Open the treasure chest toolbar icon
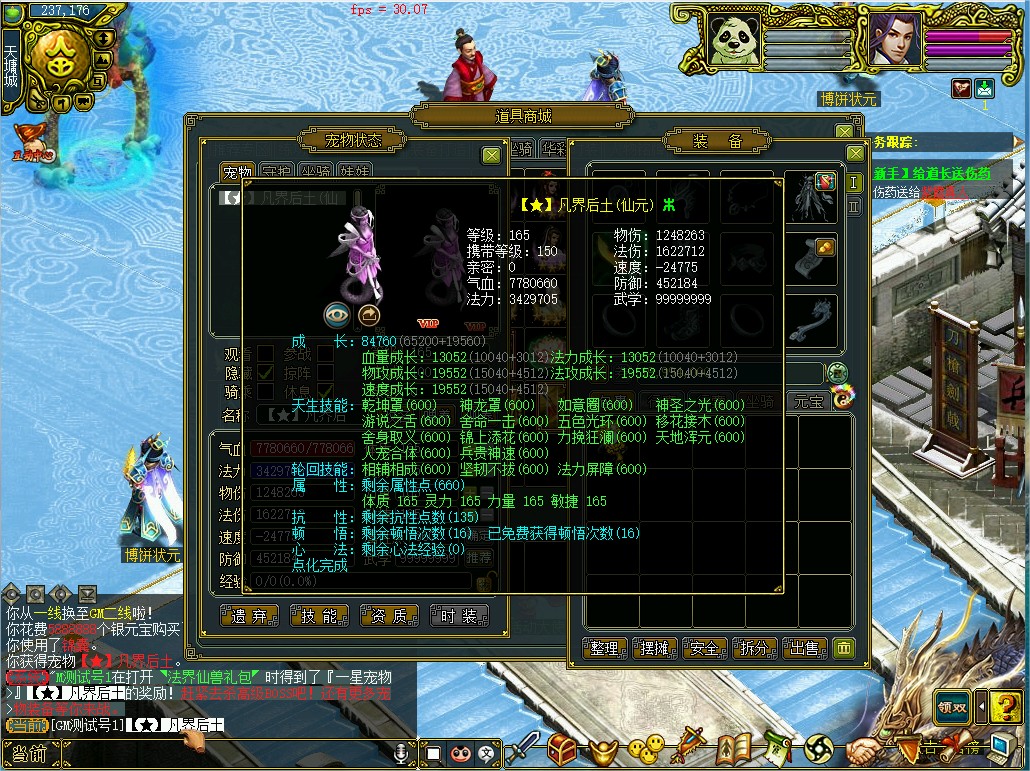This screenshot has width=1030, height=771. click(562, 748)
